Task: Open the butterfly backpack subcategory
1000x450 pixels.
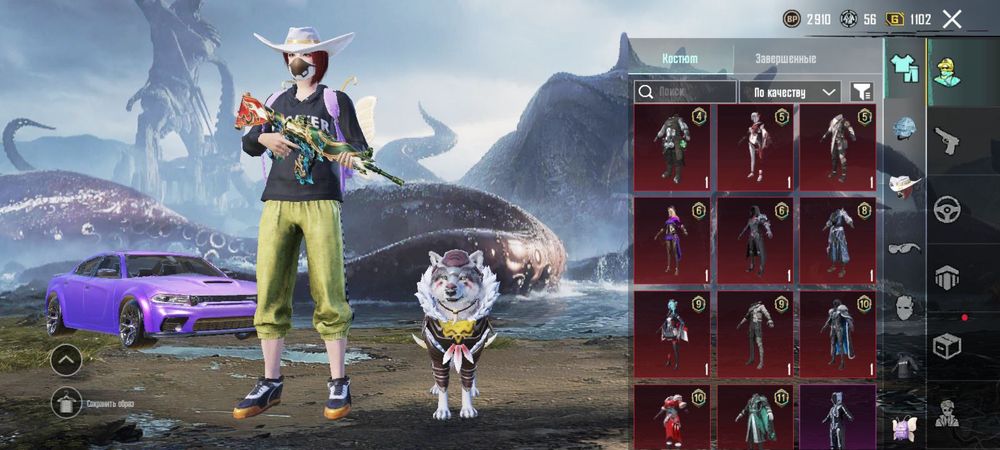Action: [905, 427]
